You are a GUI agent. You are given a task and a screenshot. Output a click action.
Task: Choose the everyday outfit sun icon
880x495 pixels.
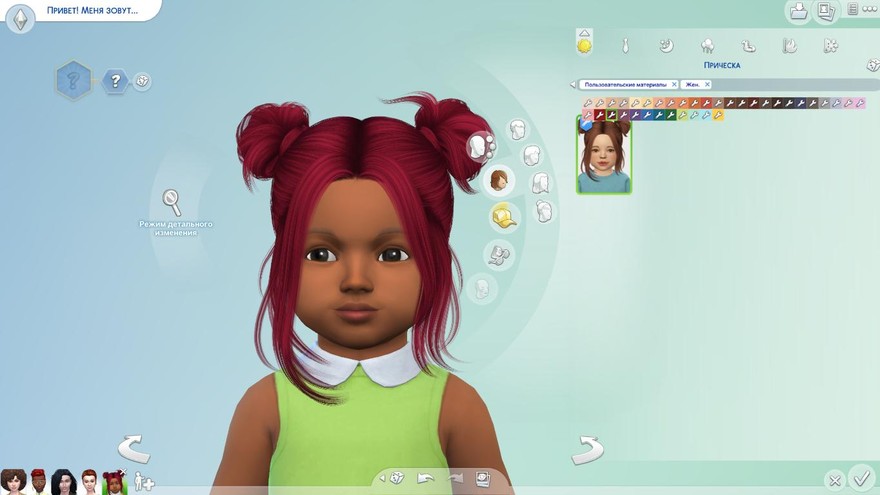pyautogui.click(x=584, y=45)
